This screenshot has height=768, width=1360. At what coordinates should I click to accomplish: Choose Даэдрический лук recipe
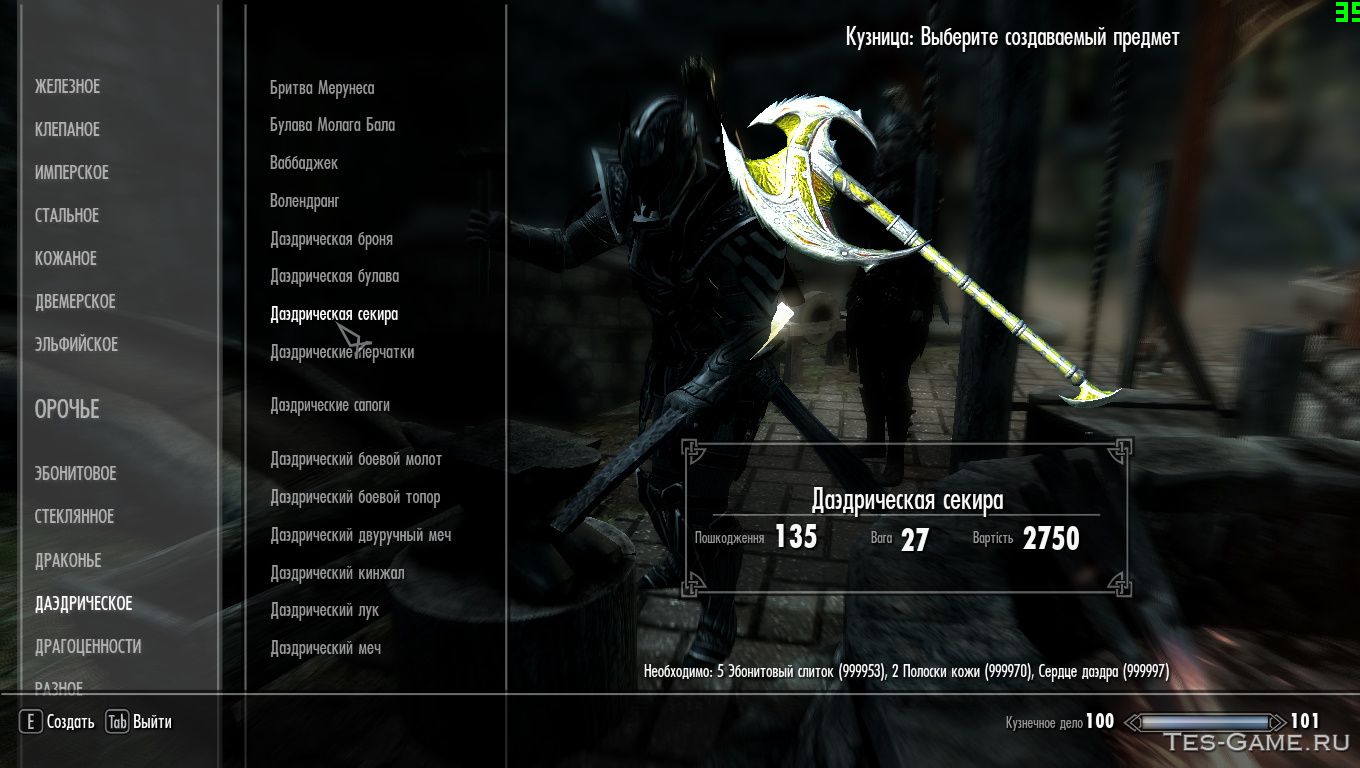pyautogui.click(x=324, y=611)
